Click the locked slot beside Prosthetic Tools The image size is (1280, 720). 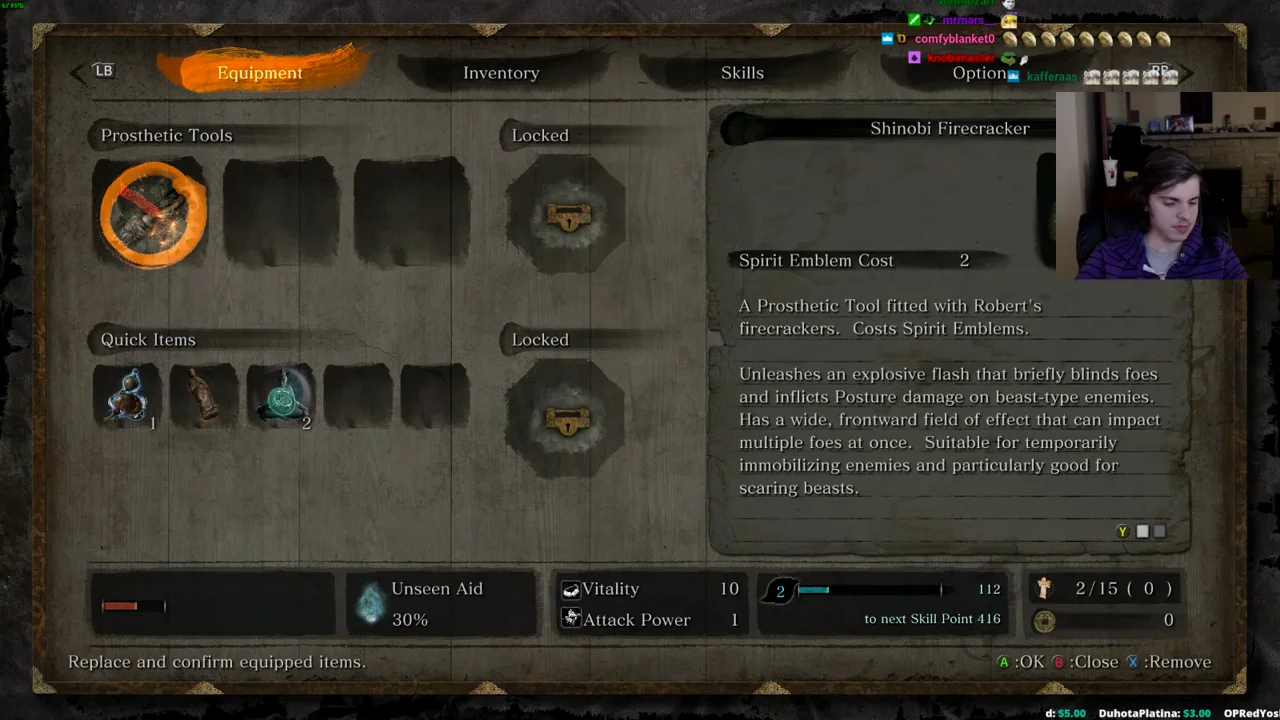coord(567,216)
